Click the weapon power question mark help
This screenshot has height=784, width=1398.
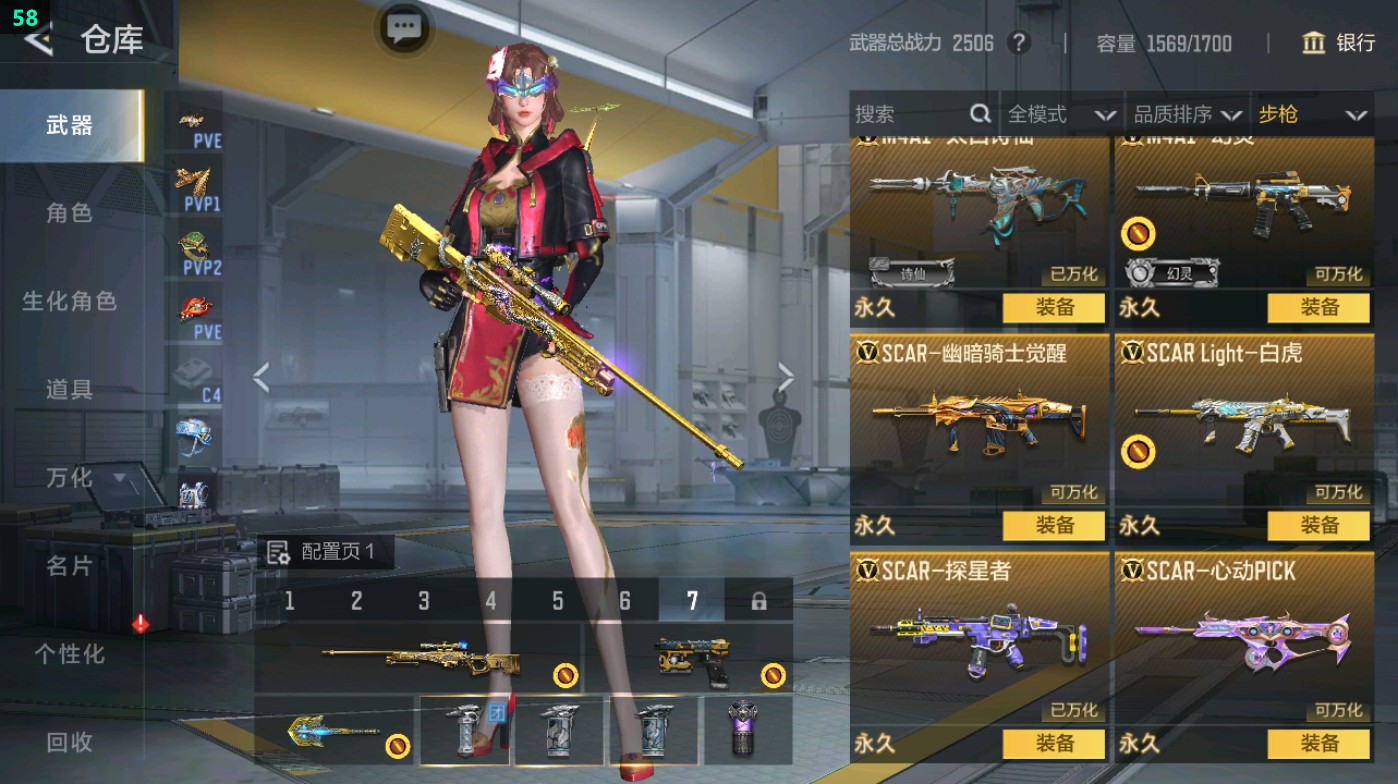click(x=1018, y=43)
